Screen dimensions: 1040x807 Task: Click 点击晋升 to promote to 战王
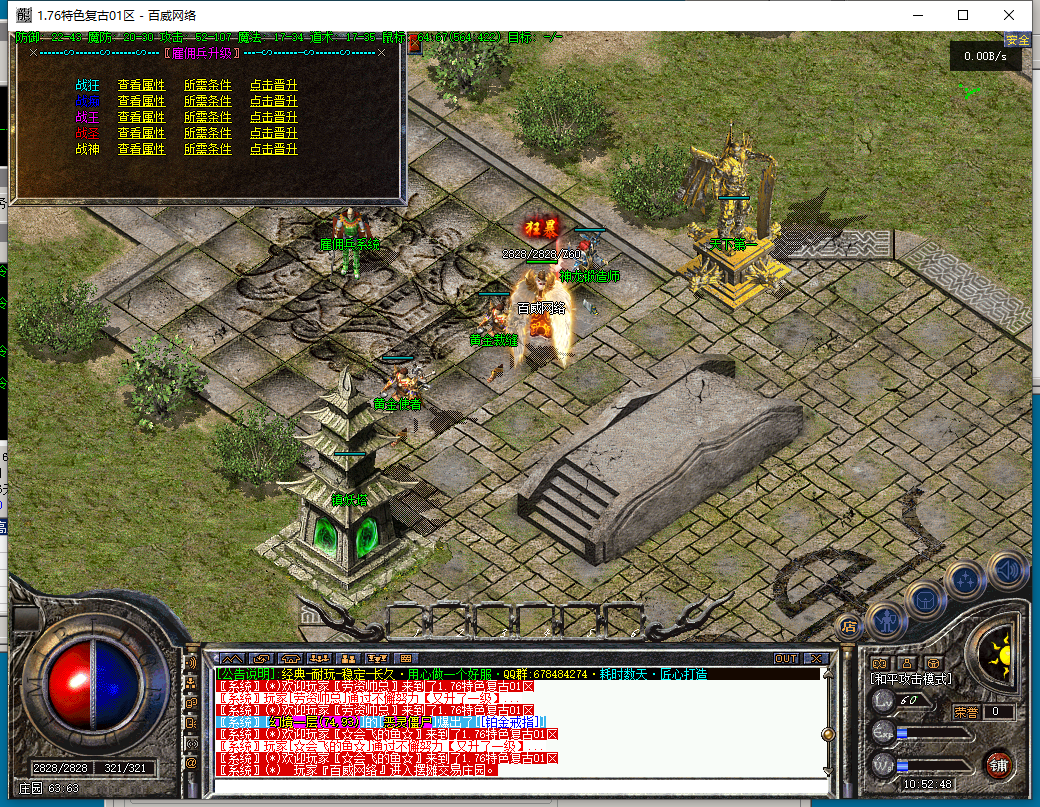pos(273,117)
